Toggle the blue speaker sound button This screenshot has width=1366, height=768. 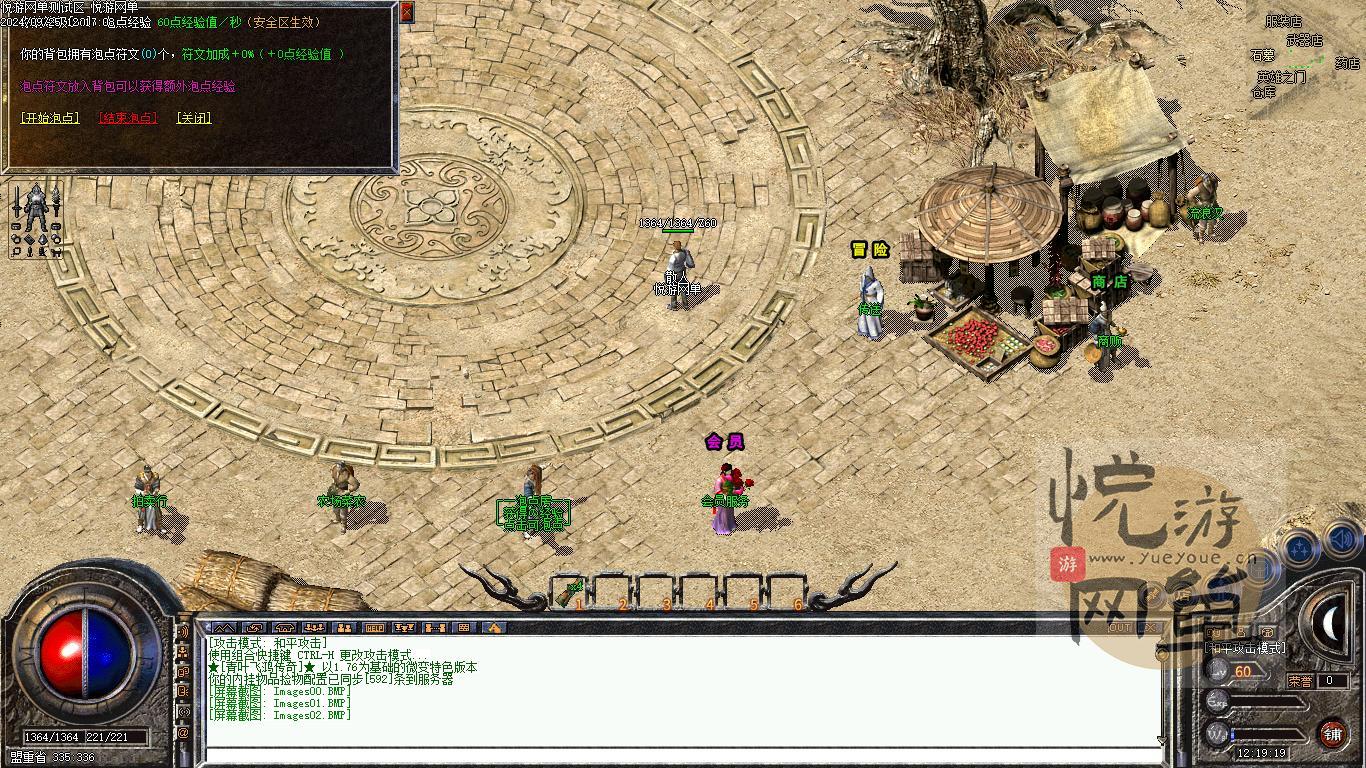tap(1343, 542)
